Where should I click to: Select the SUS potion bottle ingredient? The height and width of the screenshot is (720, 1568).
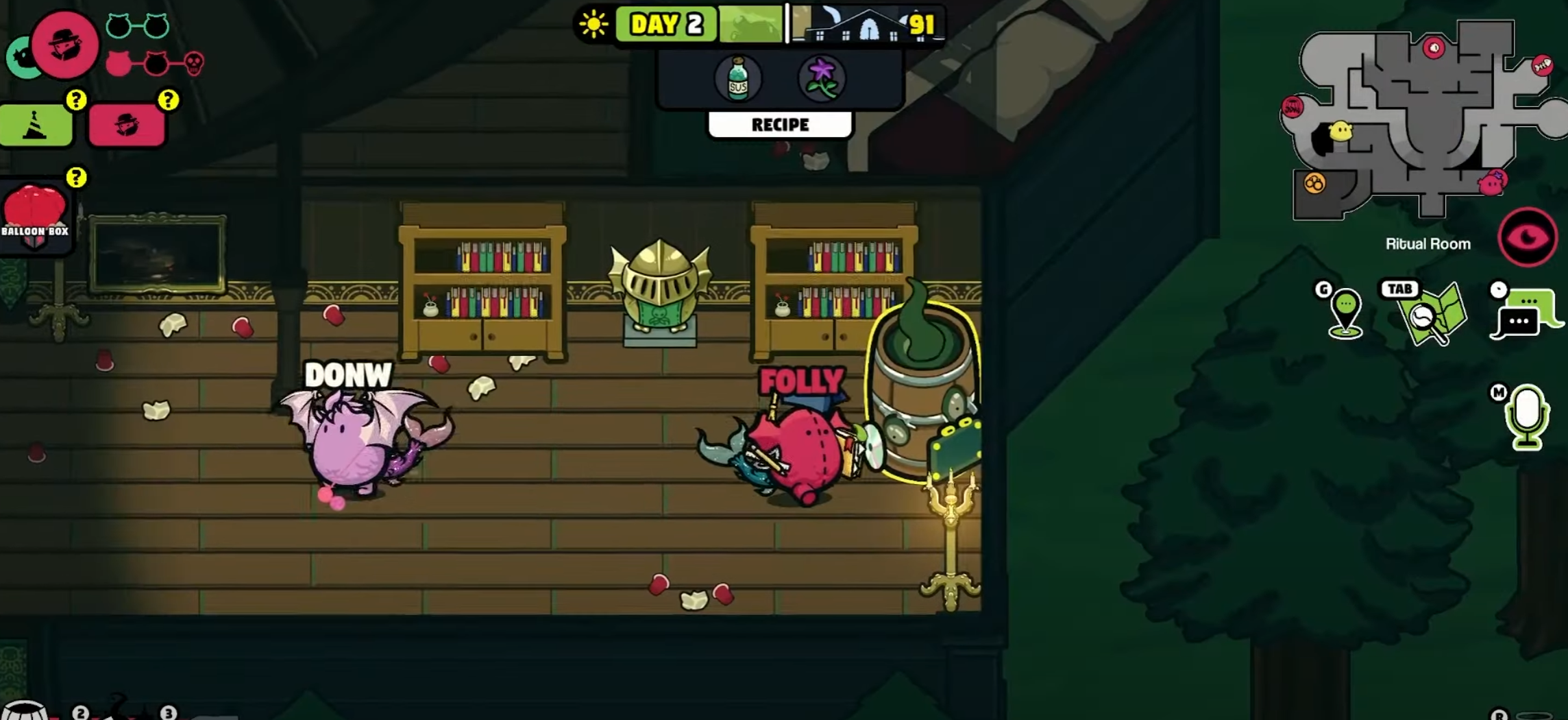(x=737, y=79)
